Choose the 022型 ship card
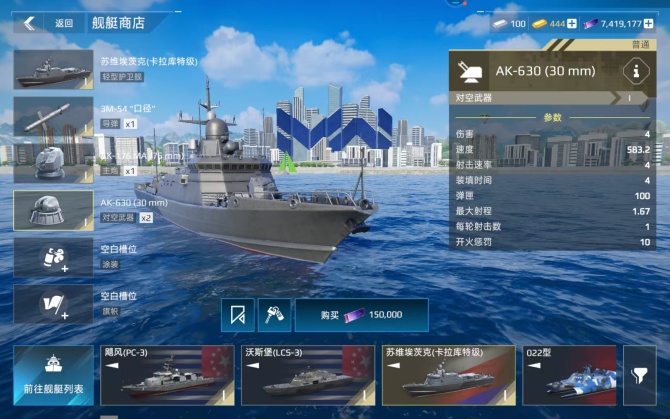670x419 pixels. point(568,375)
